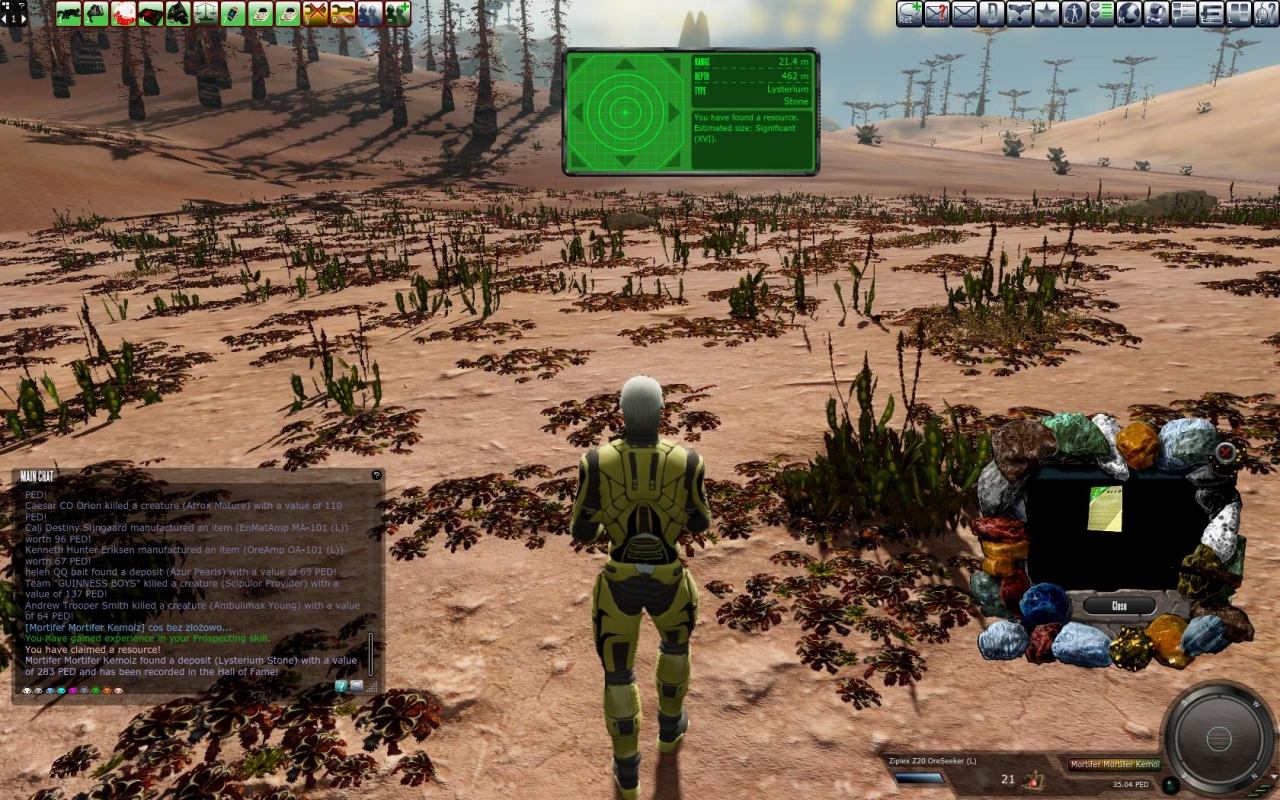Close the mining claim loot window
1280x800 pixels.
point(1119,606)
